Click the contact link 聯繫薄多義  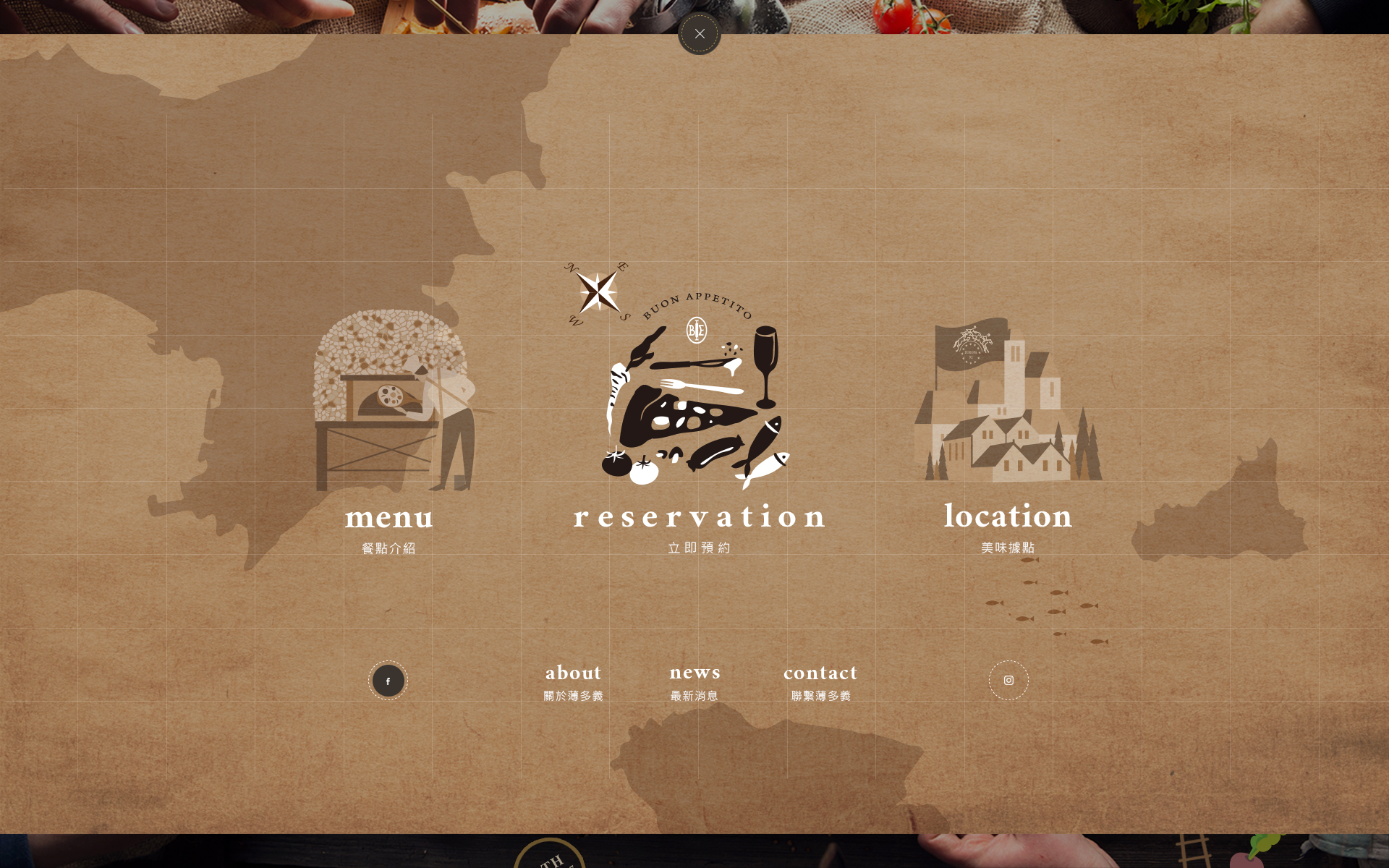[x=821, y=694]
